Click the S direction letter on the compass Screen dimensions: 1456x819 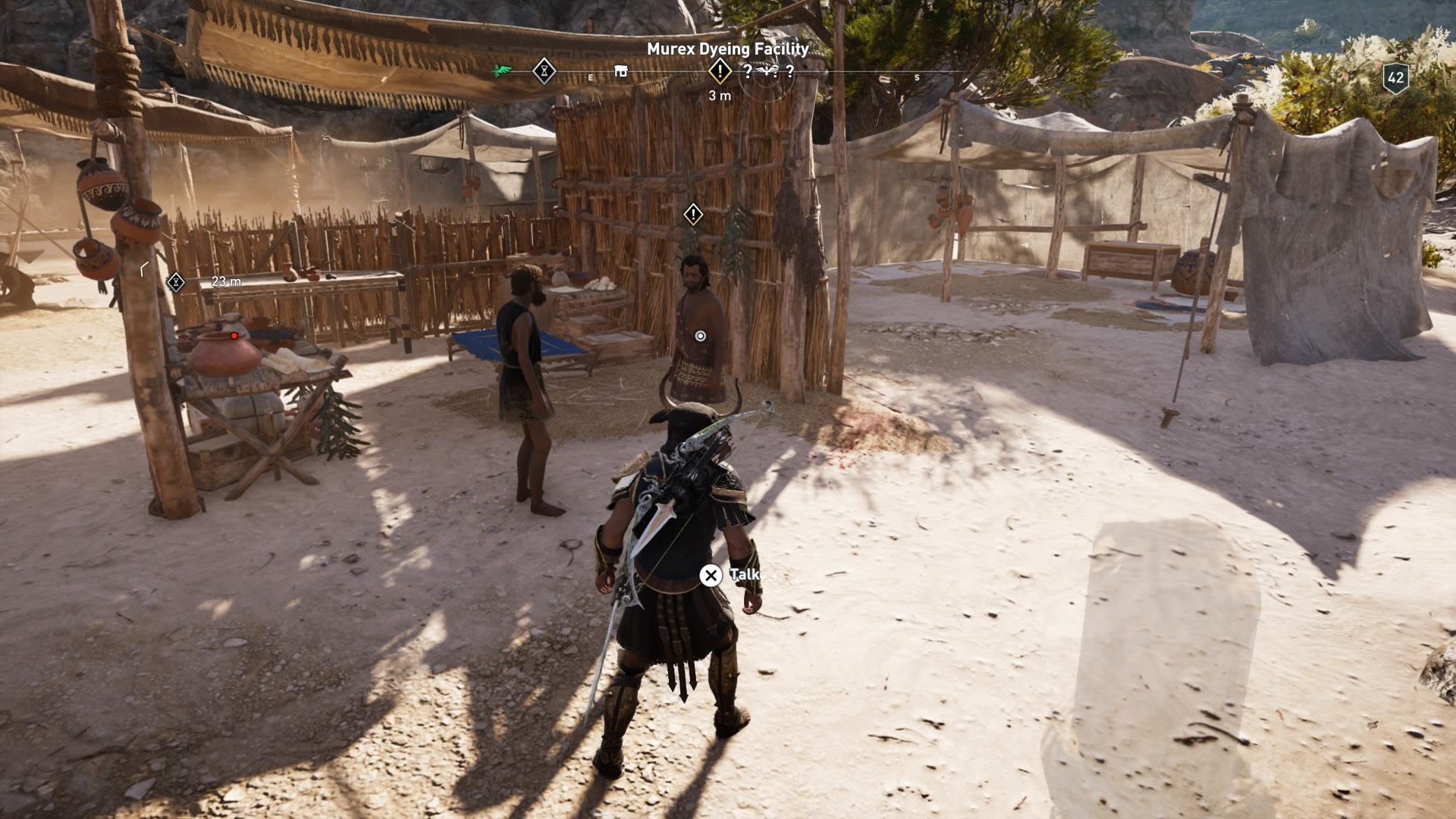click(918, 77)
